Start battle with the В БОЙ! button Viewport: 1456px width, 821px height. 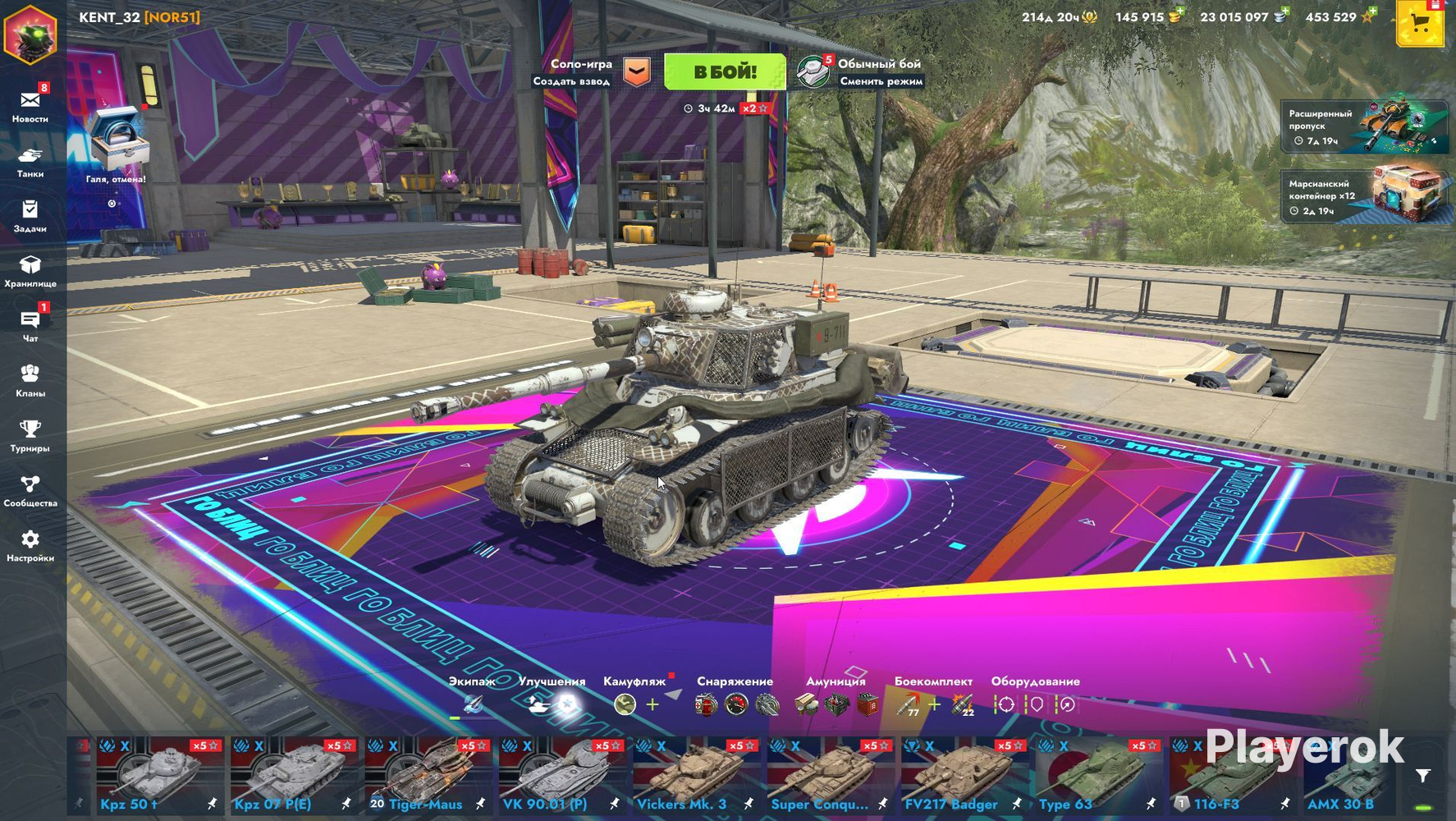click(x=724, y=72)
